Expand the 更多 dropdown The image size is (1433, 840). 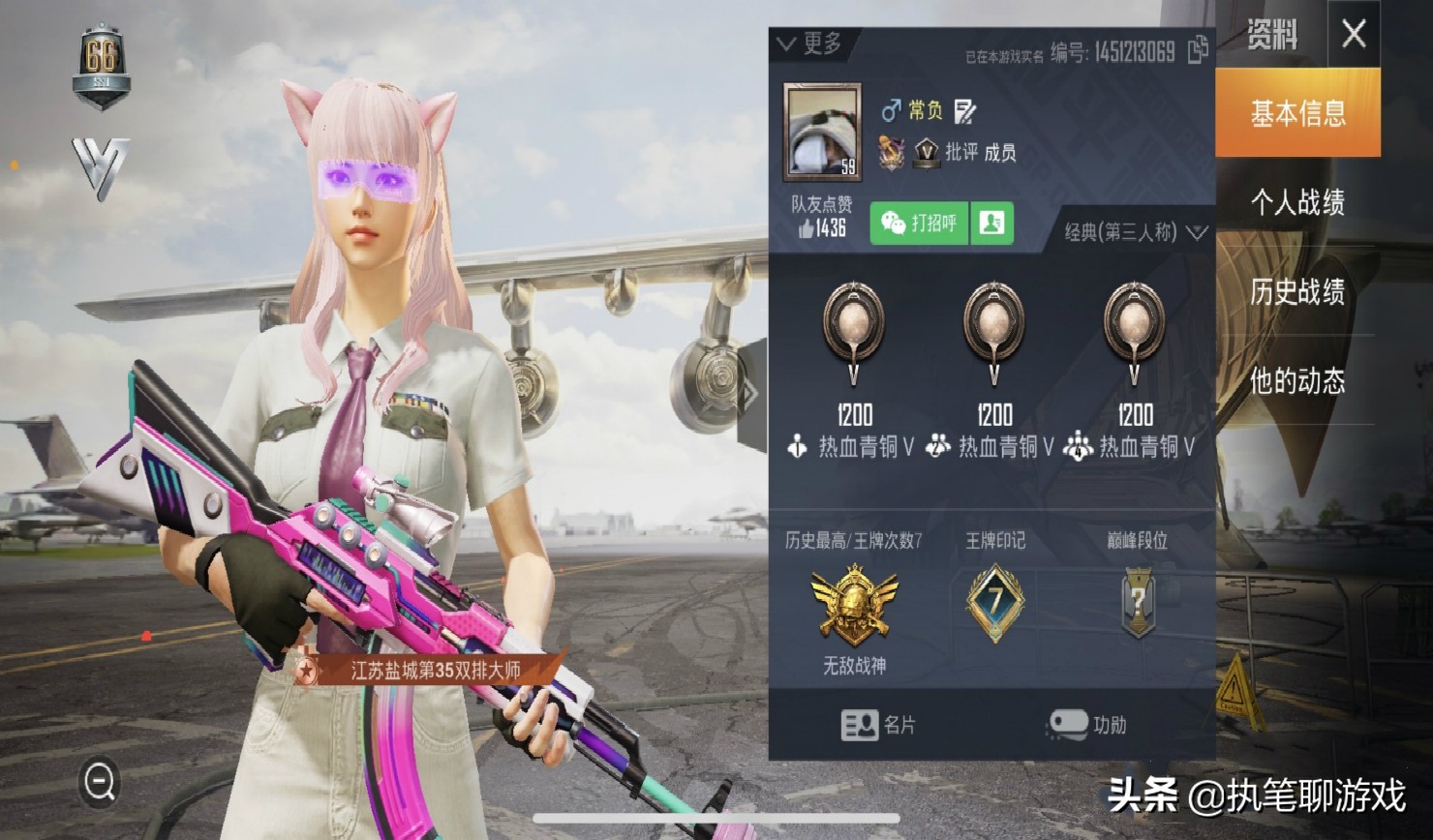[x=809, y=44]
